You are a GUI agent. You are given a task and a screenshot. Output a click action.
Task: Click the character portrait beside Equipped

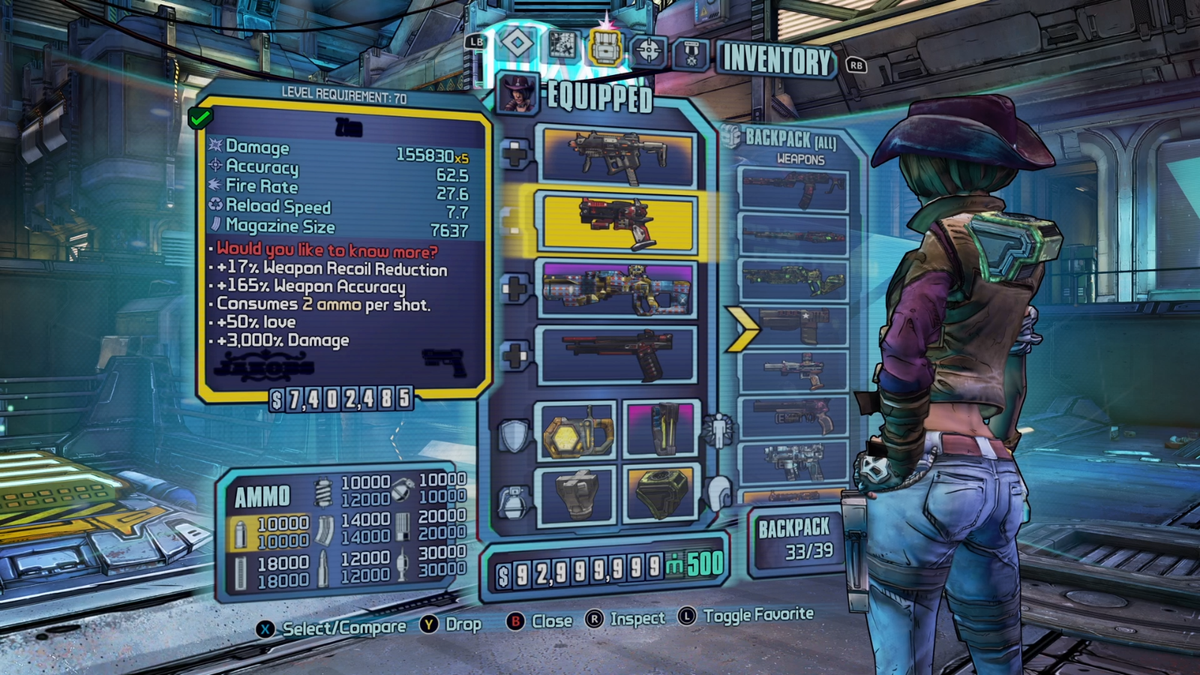(x=518, y=95)
